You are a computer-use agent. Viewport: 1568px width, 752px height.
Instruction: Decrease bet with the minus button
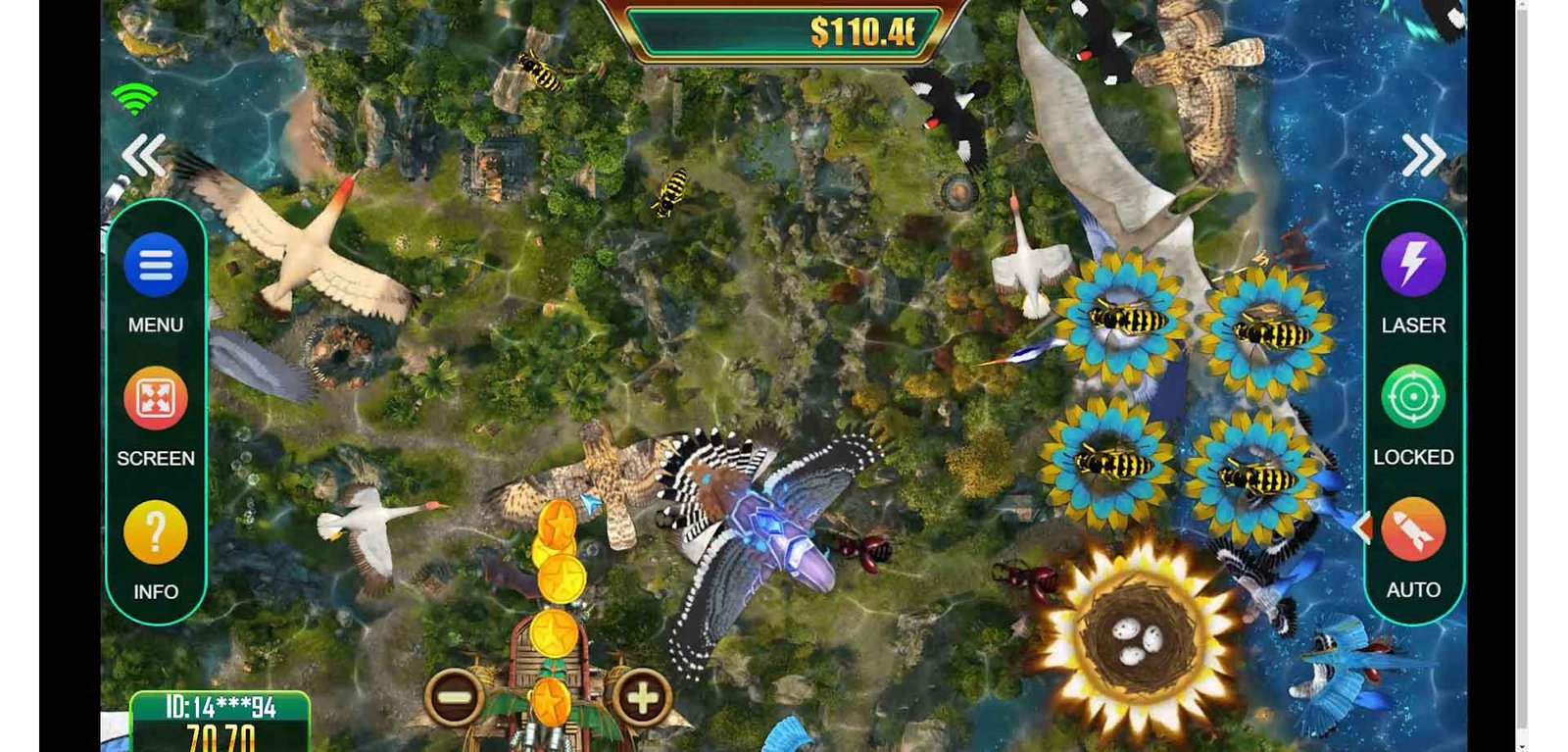pos(454,698)
